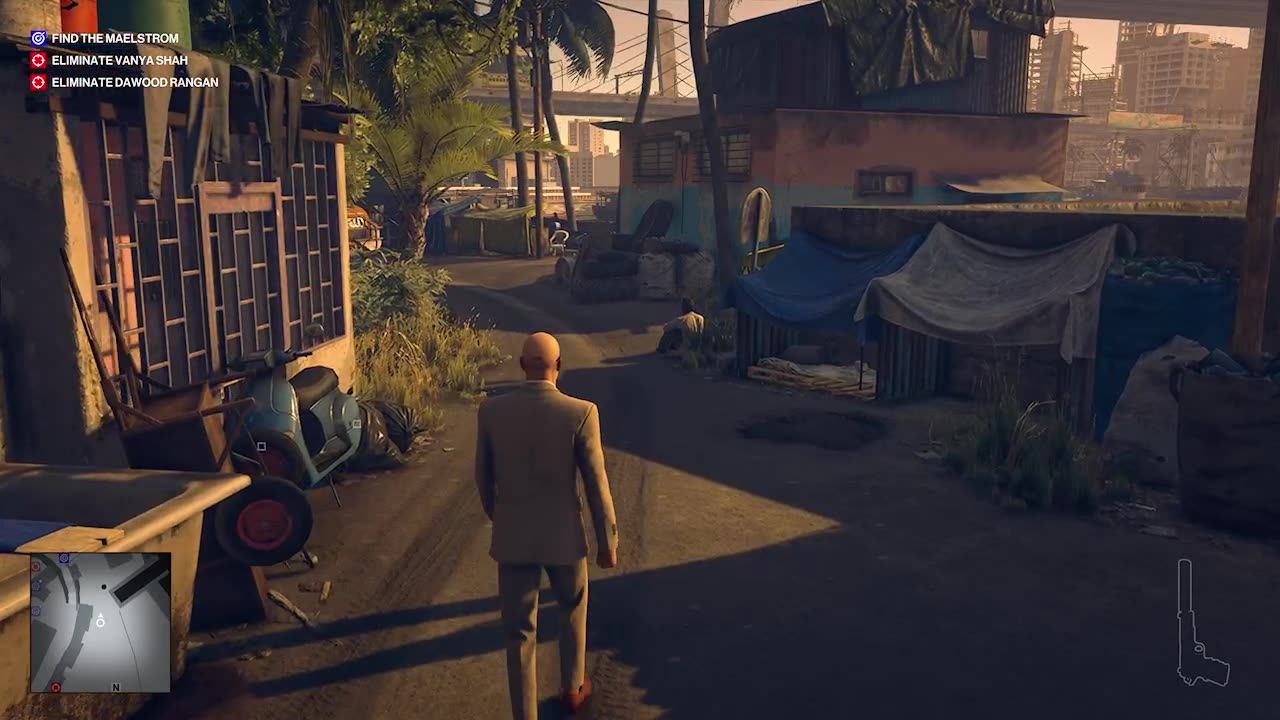The width and height of the screenshot is (1280, 720).
Task: Choose the Eliminate Dawood Rangan objective
Action: coord(134,82)
